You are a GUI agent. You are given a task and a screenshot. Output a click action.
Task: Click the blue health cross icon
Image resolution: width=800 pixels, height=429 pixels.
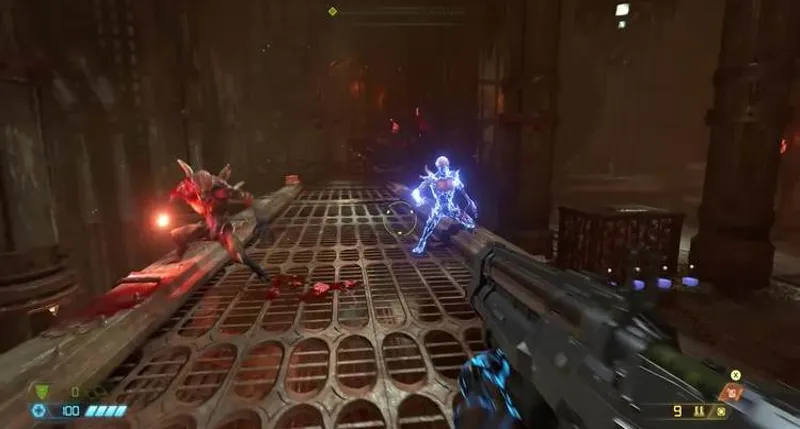click(39, 411)
